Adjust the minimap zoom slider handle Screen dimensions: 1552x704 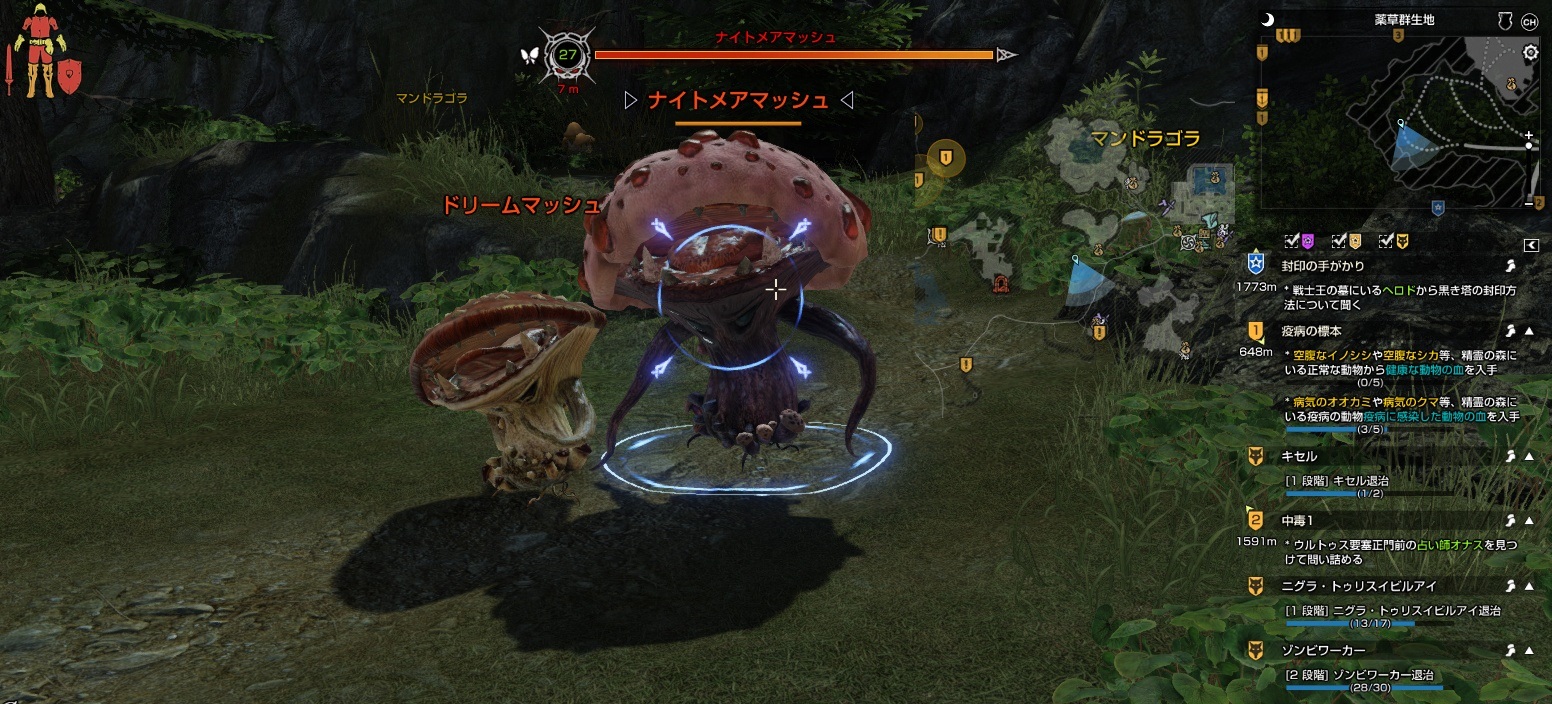click(x=1529, y=146)
